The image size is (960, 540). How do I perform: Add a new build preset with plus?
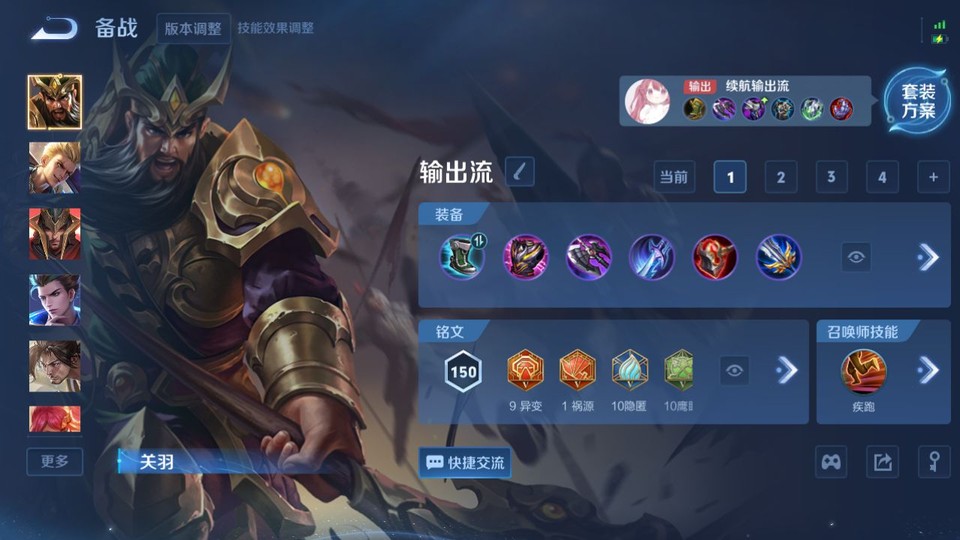pos(933,177)
